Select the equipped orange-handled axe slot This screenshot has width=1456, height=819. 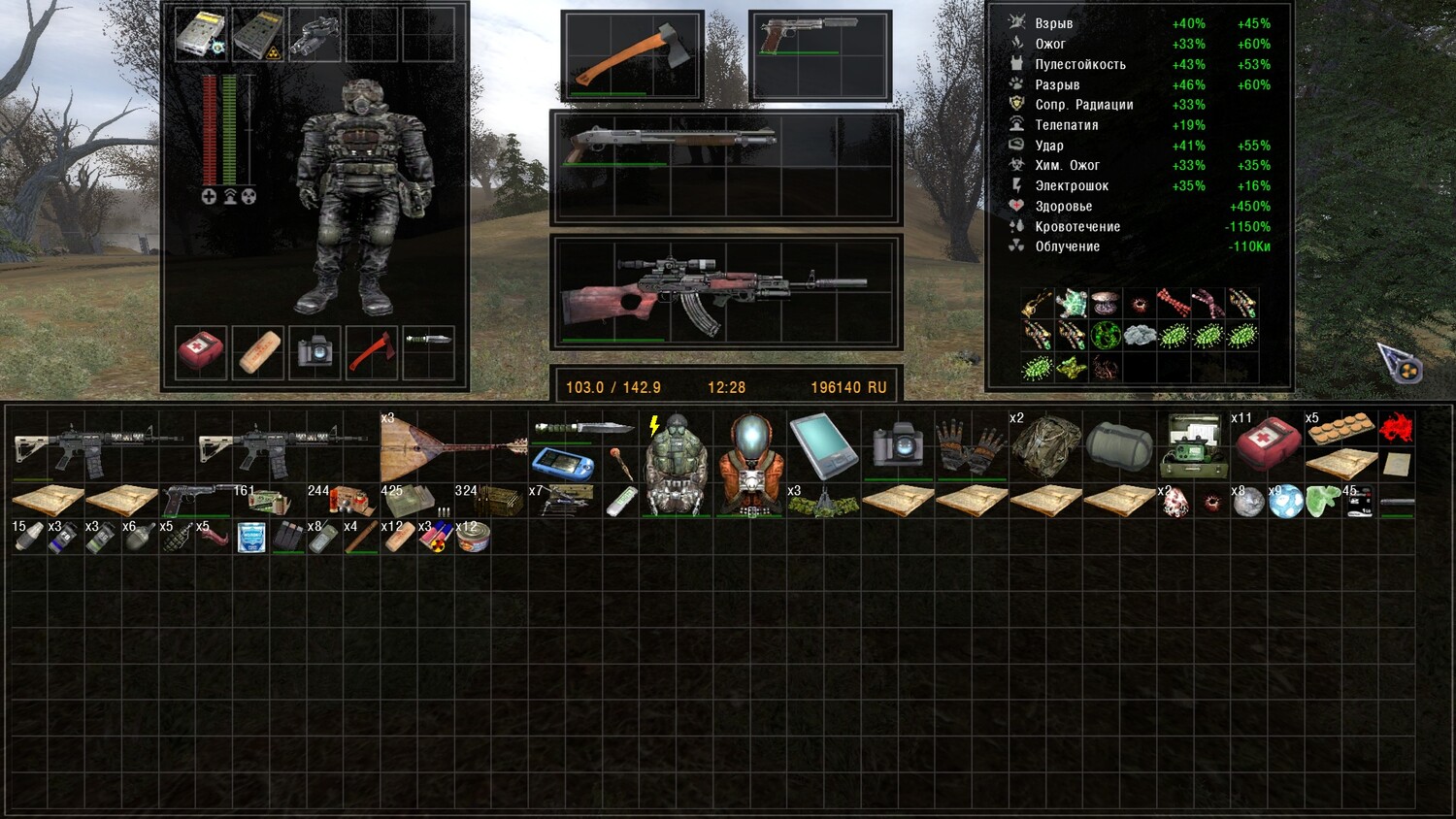(632, 56)
